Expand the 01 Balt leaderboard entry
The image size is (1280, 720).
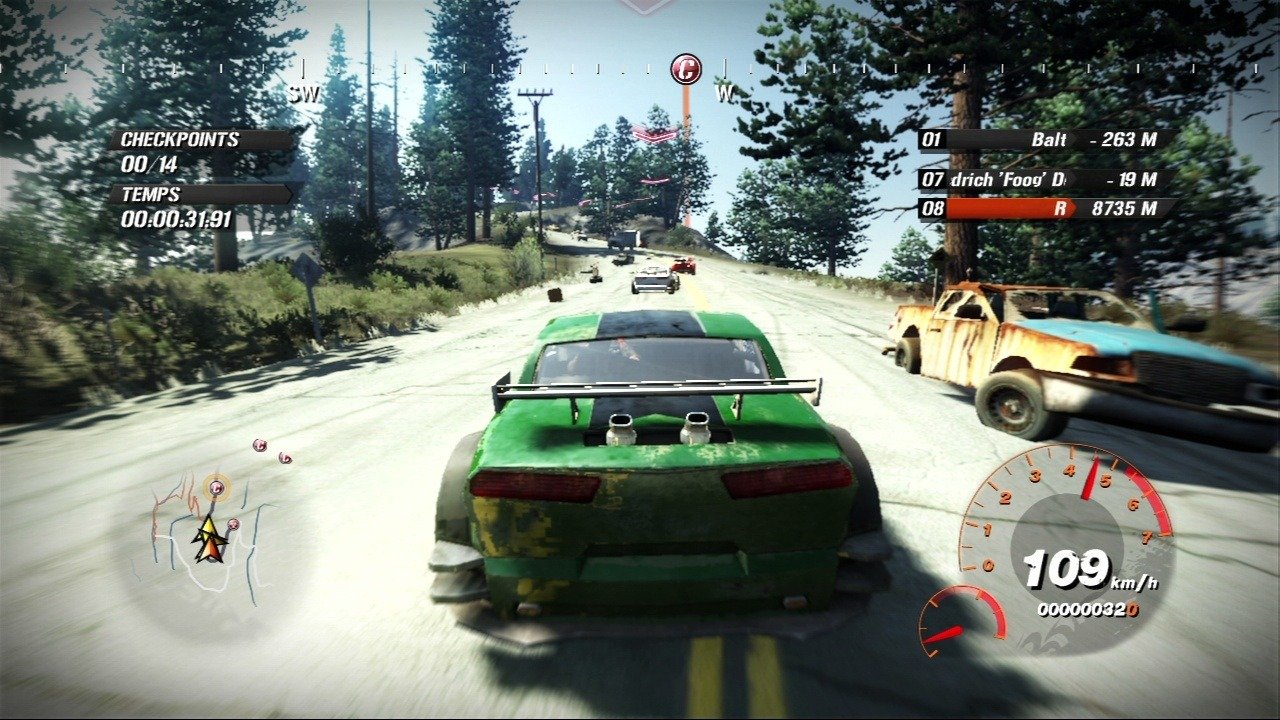[1040, 142]
